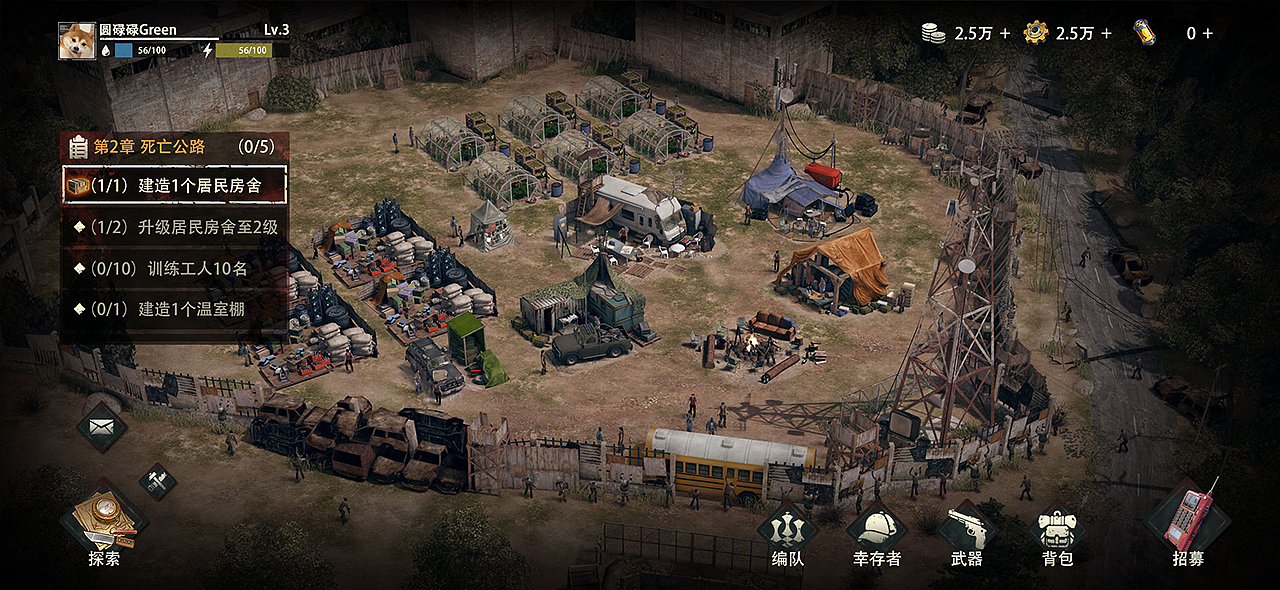1280x590 pixels.
Task: Add more silver coins
Action: coord(1004,33)
